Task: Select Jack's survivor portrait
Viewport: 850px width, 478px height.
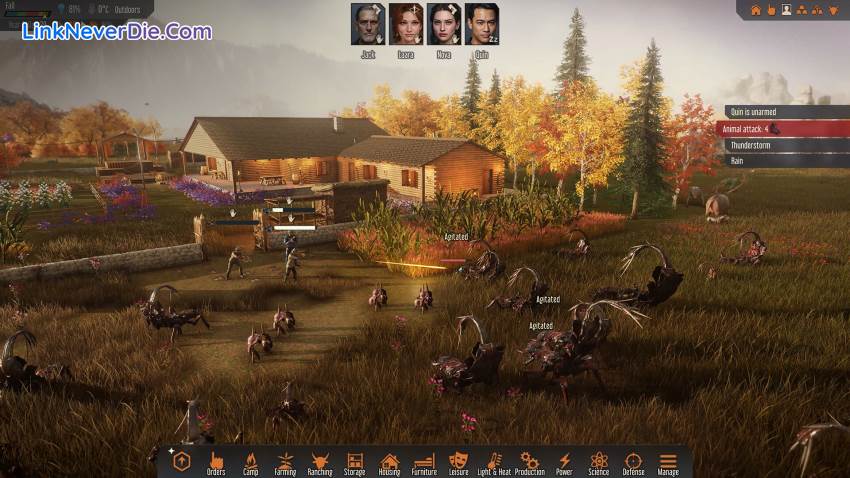Action: 367,24
